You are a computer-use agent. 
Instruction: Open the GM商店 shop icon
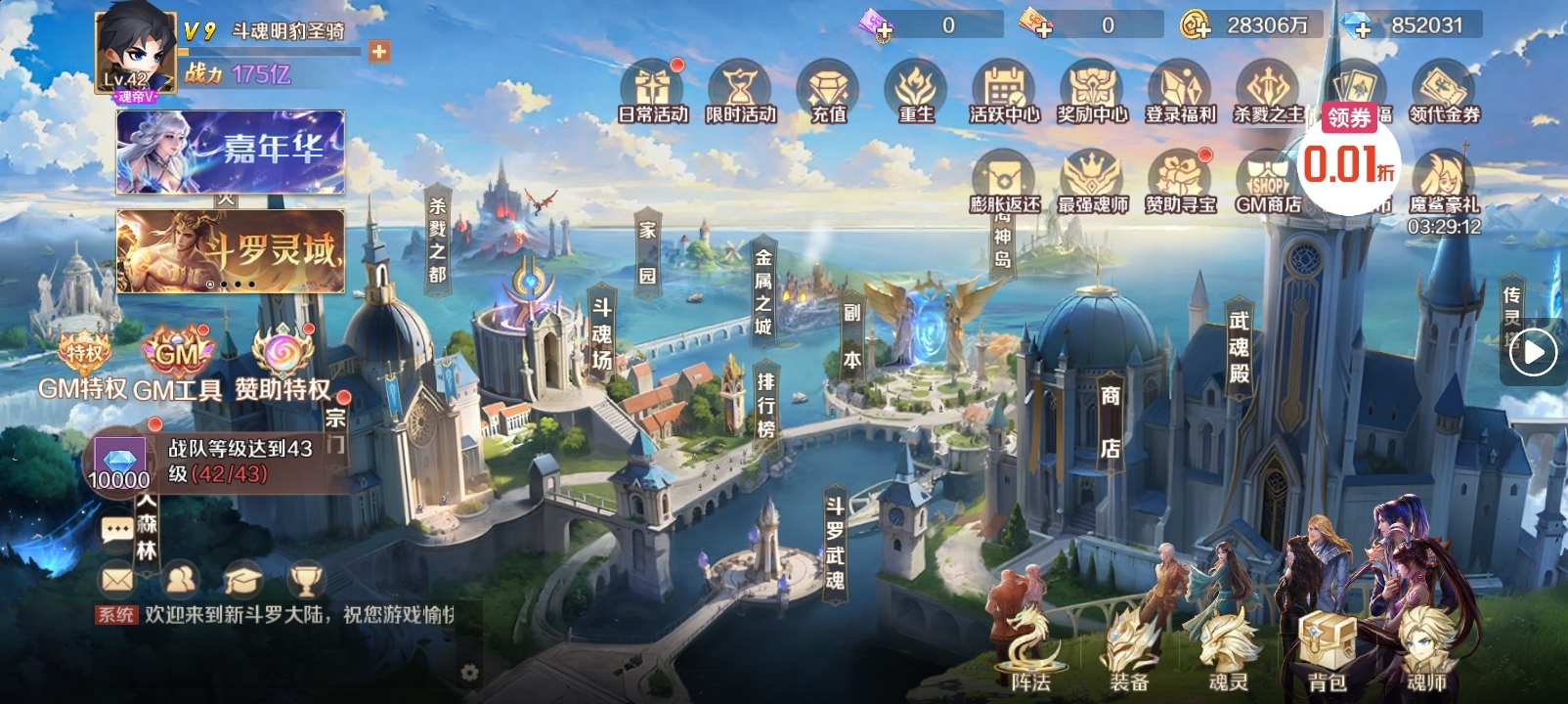pos(1267,182)
